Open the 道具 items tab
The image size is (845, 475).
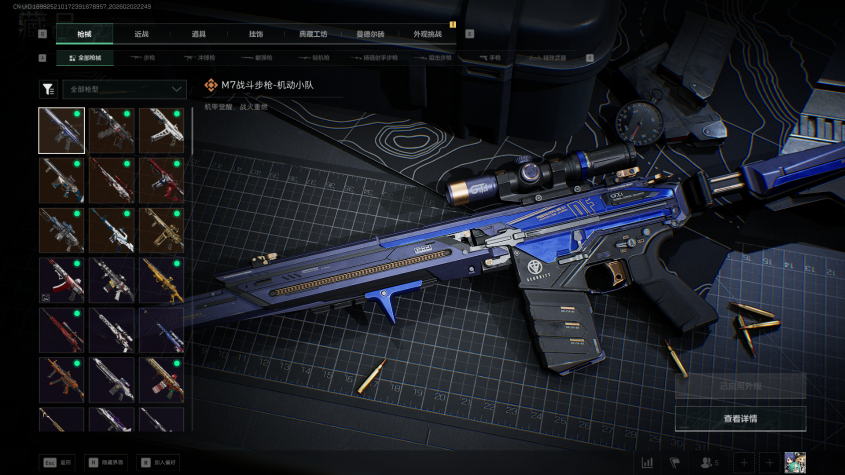(x=199, y=34)
